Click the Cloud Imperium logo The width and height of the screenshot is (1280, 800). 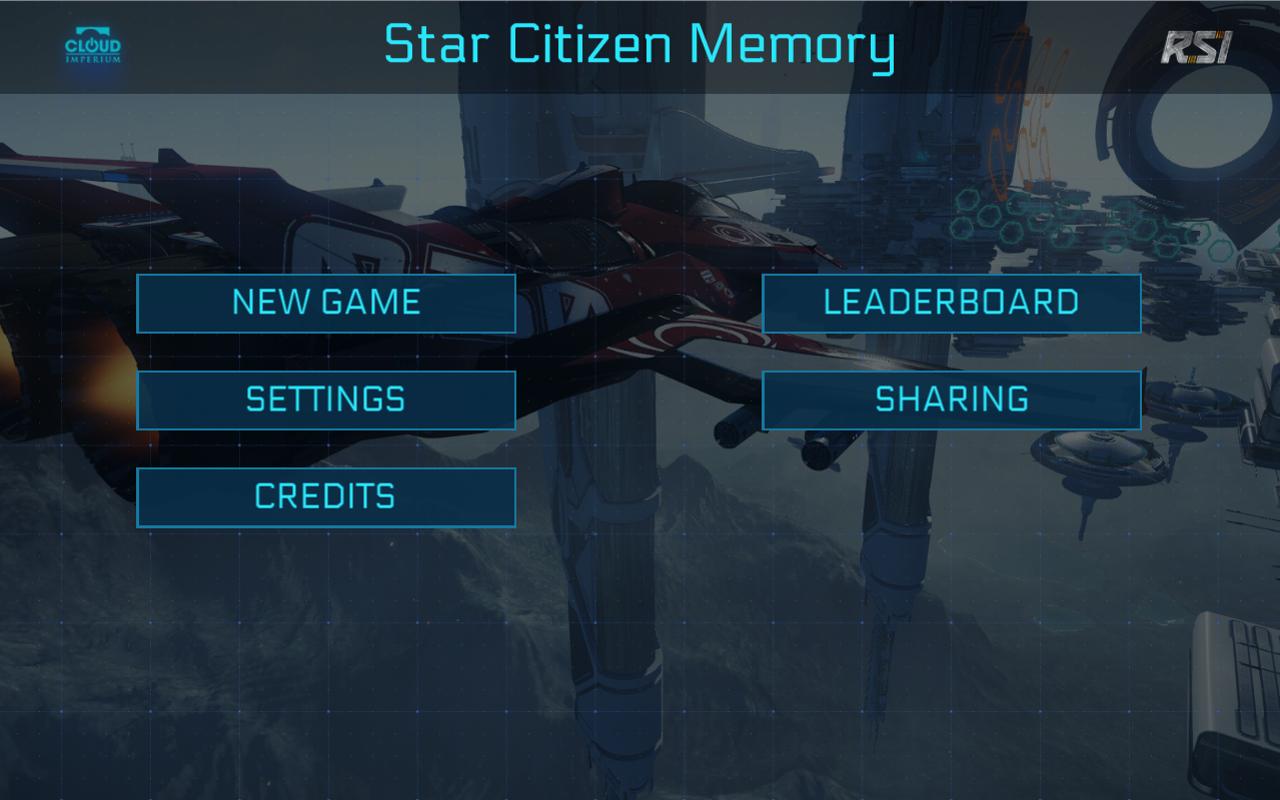(93, 48)
